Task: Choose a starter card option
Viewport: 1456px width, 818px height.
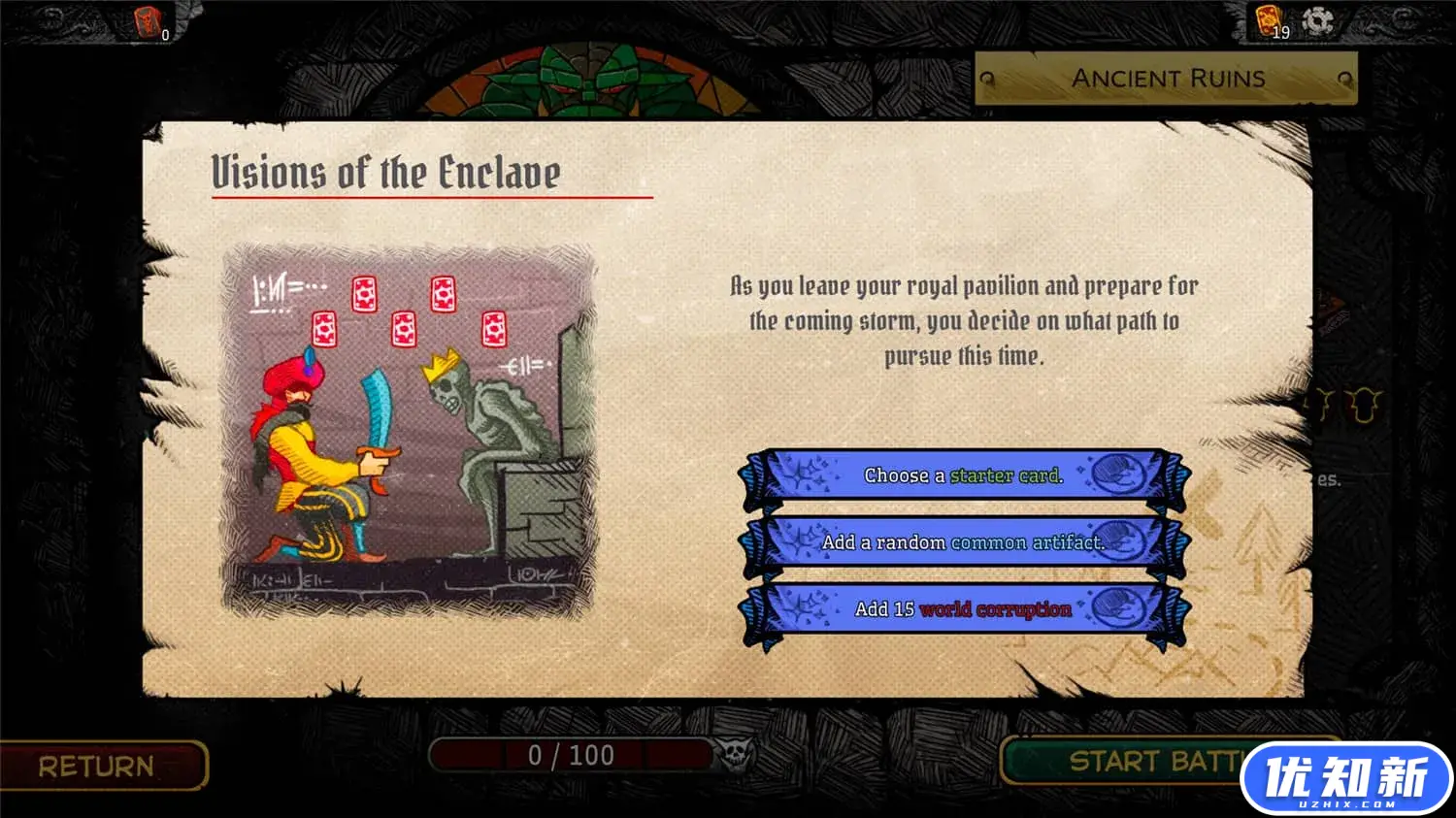Action: pyautogui.click(x=963, y=476)
